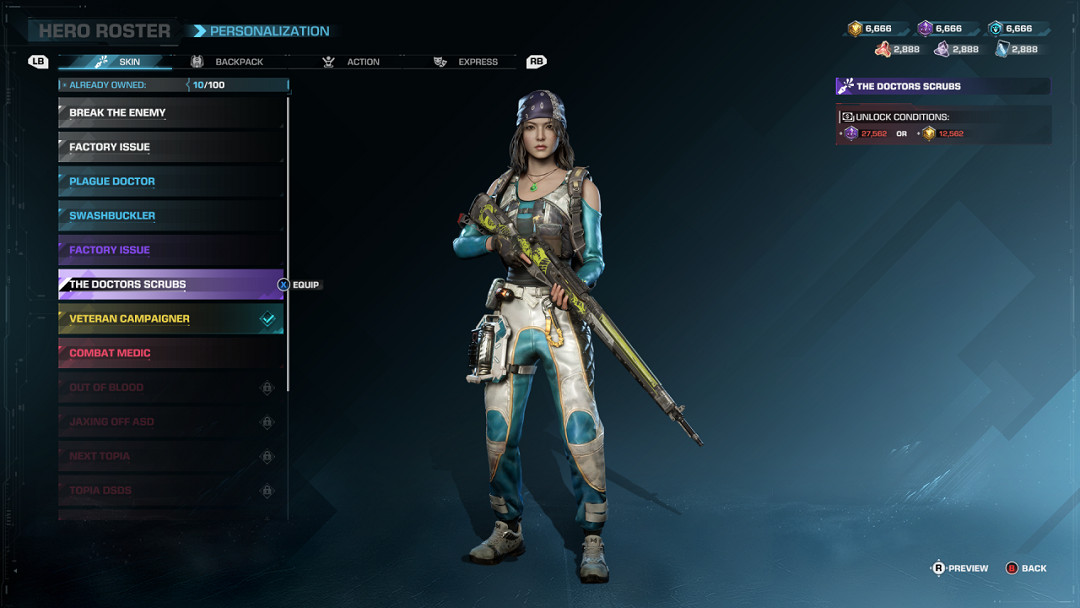The height and width of the screenshot is (608, 1080).
Task: Choose the Break The Enemy skin
Action: 171,113
